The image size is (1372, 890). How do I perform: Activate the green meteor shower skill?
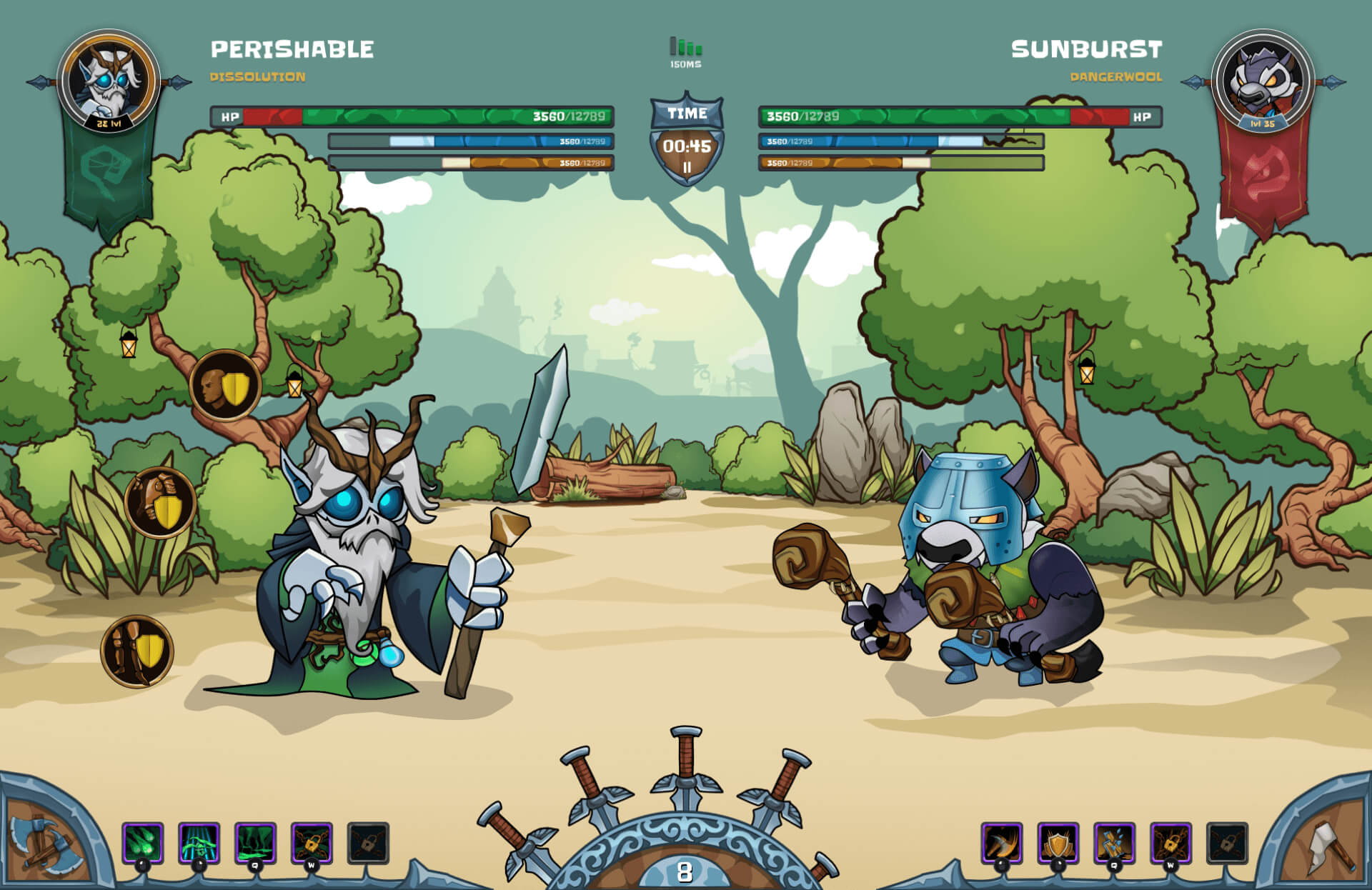point(142,843)
